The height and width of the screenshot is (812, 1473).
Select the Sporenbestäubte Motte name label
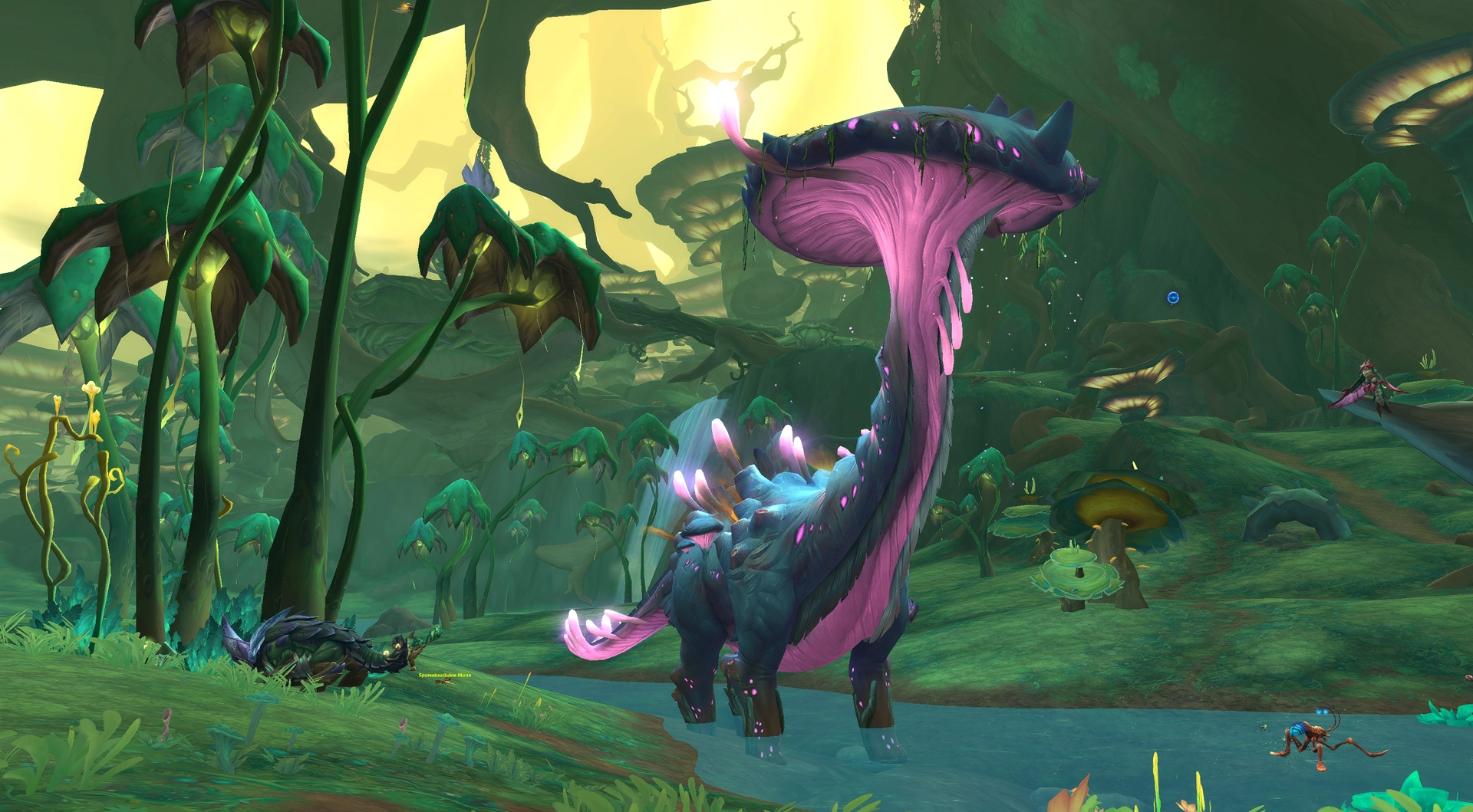pos(445,675)
